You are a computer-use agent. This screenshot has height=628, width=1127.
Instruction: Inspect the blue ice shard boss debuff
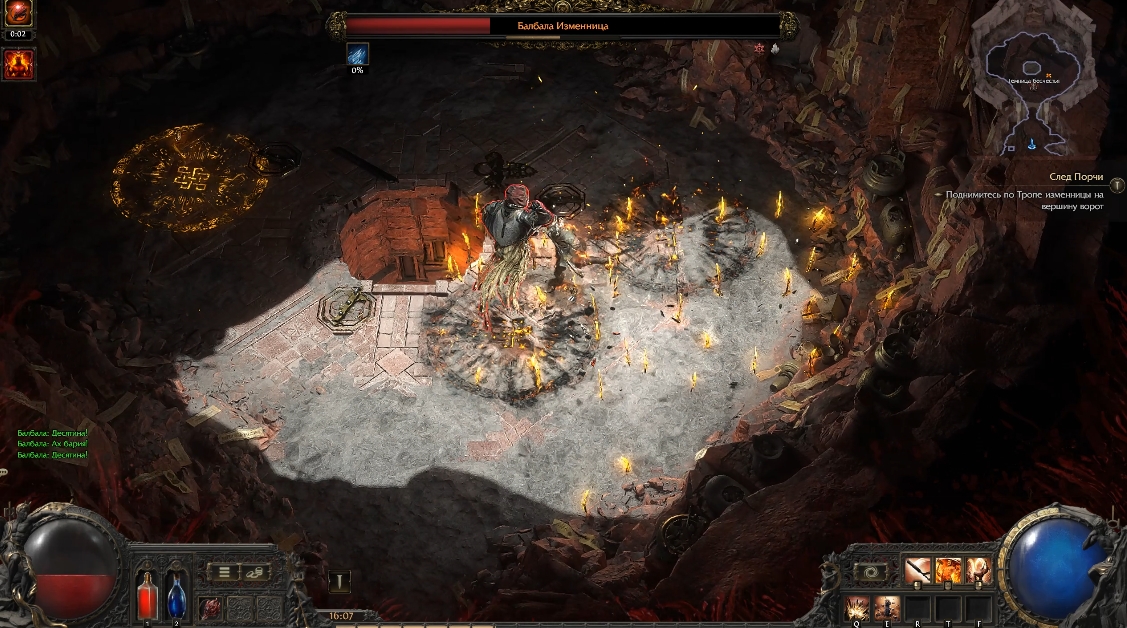click(x=357, y=54)
